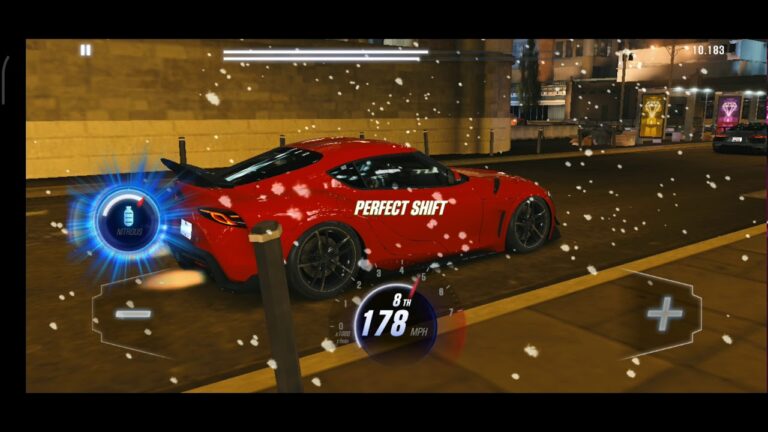Hit the plus upshift paddle
768x432 pixels.
pyautogui.click(x=663, y=314)
